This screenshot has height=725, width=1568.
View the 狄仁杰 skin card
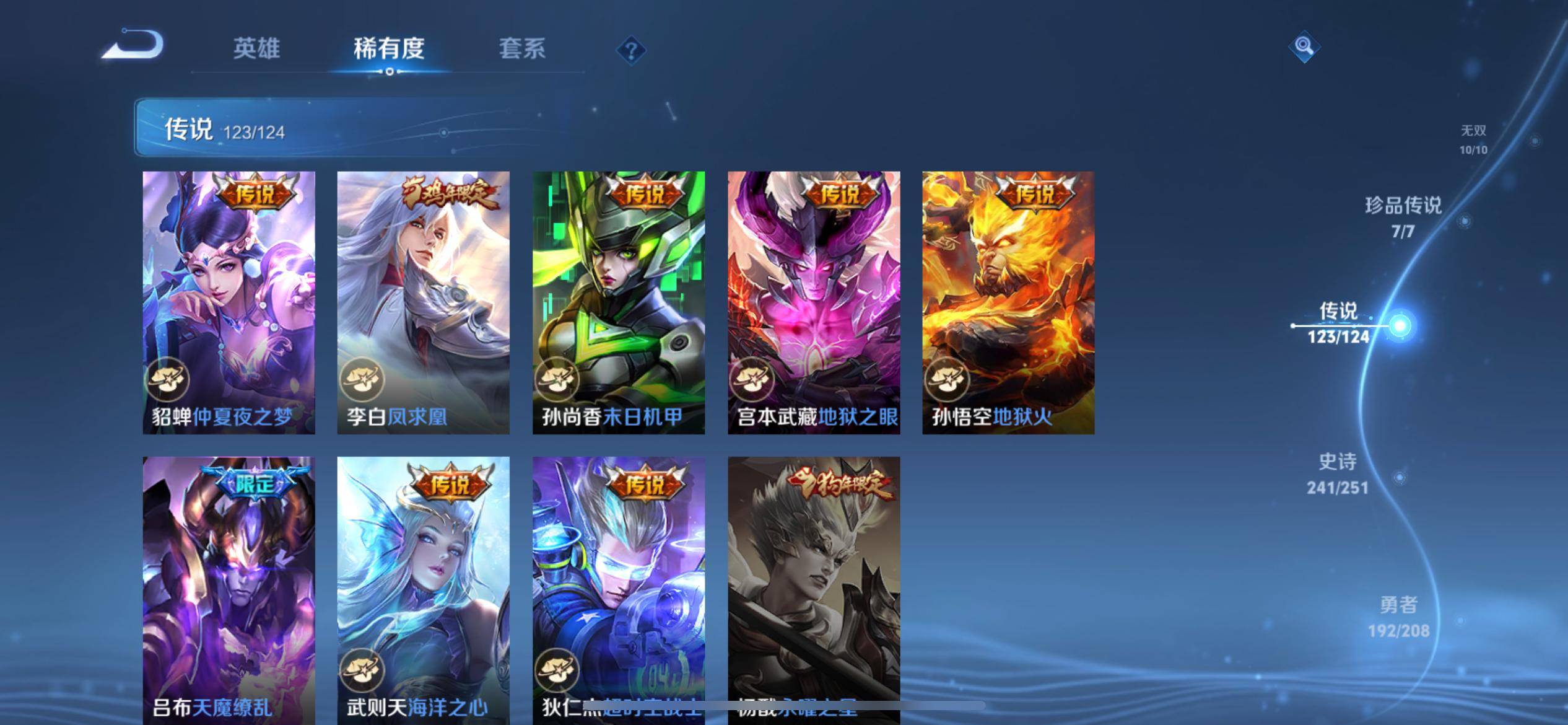click(x=618, y=589)
